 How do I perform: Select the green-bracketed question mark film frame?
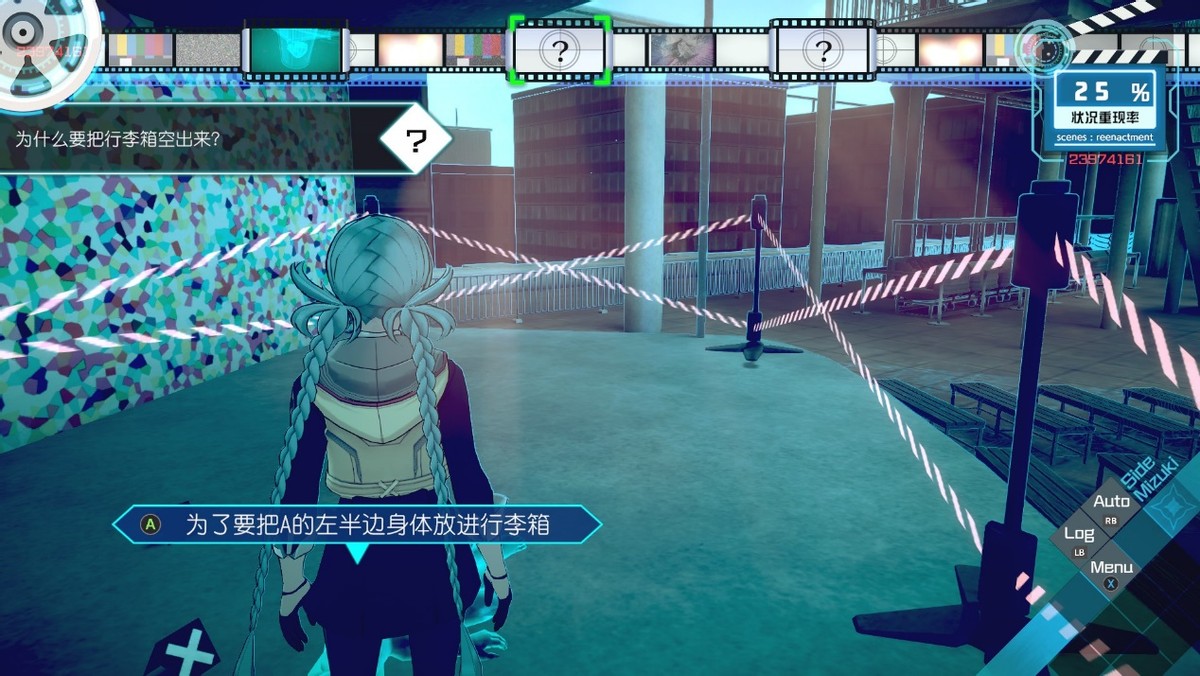[559, 50]
